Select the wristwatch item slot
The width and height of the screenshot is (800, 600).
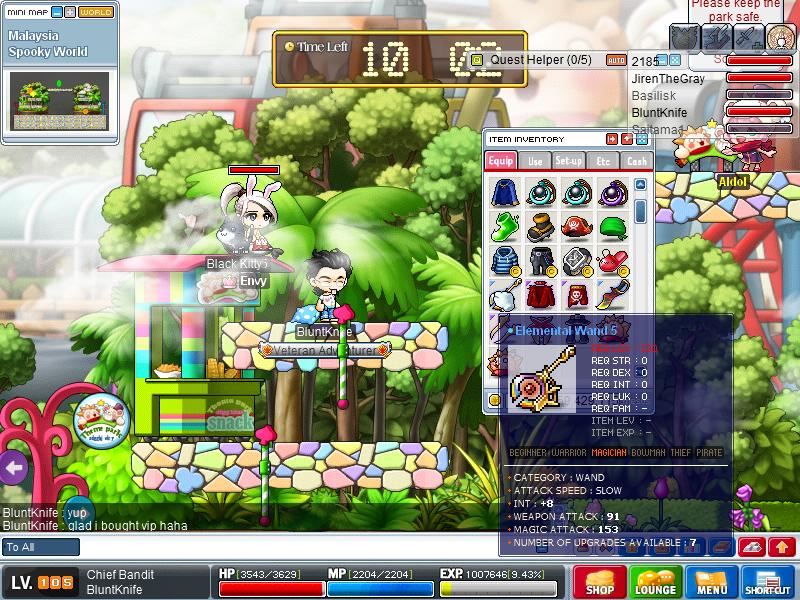pyautogui.click(x=576, y=262)
